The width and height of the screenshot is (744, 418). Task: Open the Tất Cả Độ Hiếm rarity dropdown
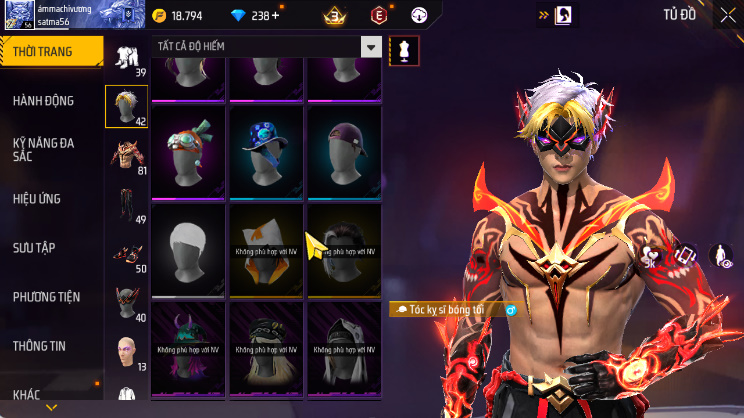click(268, 47)
